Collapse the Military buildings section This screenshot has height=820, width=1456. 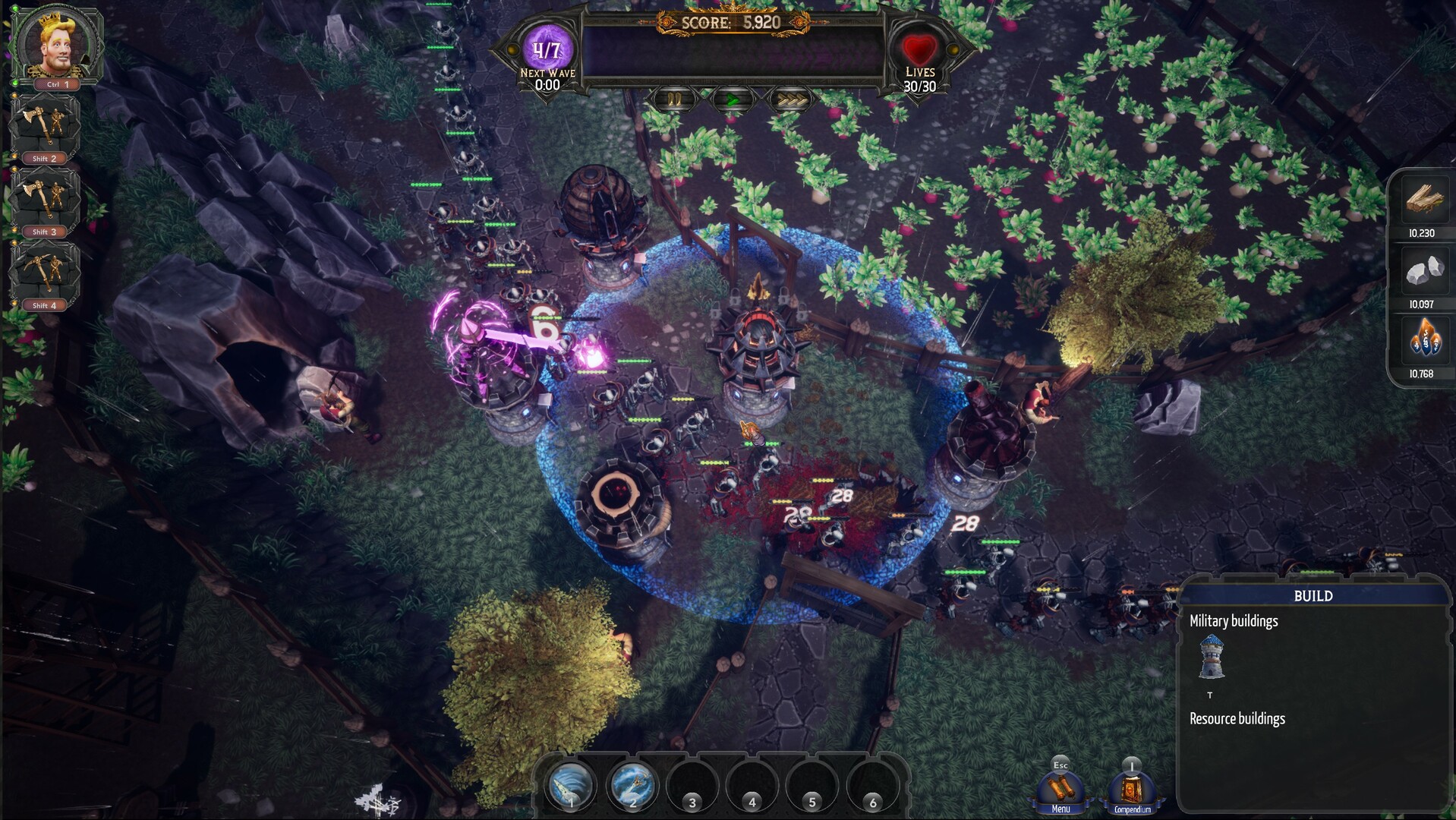pyautogui.click(x=1233, y=620)
